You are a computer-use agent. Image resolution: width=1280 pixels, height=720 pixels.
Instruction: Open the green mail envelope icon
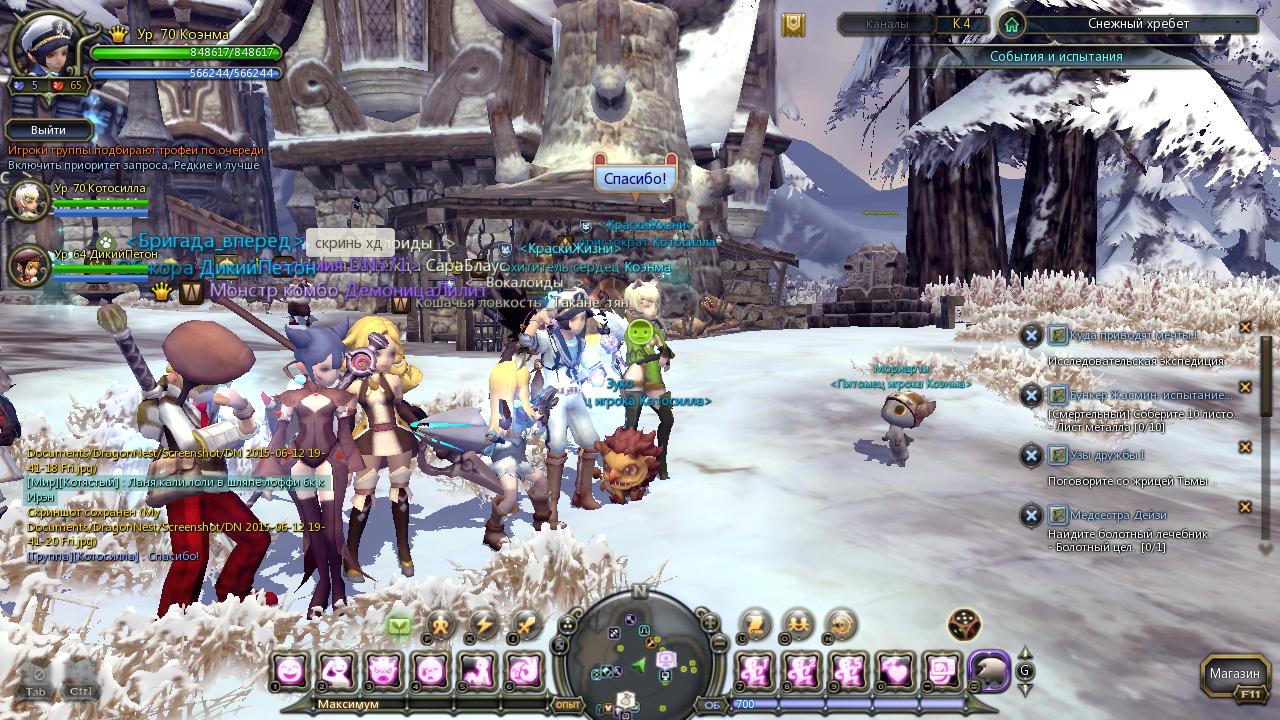(x=399, y=627)
